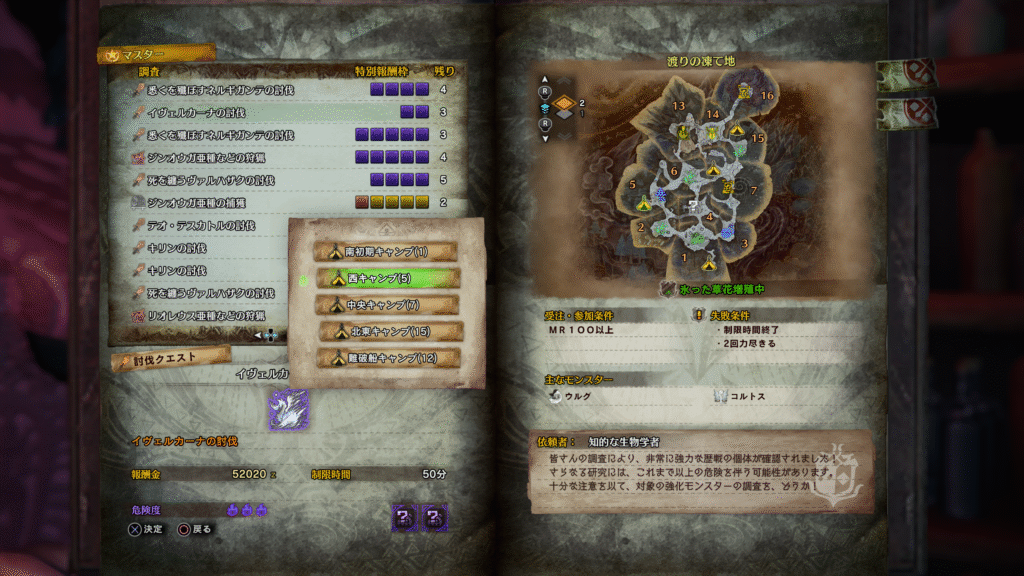Click the yellow tent camp marker in area 1
The image size is (1024, 576).
[709, 264]
